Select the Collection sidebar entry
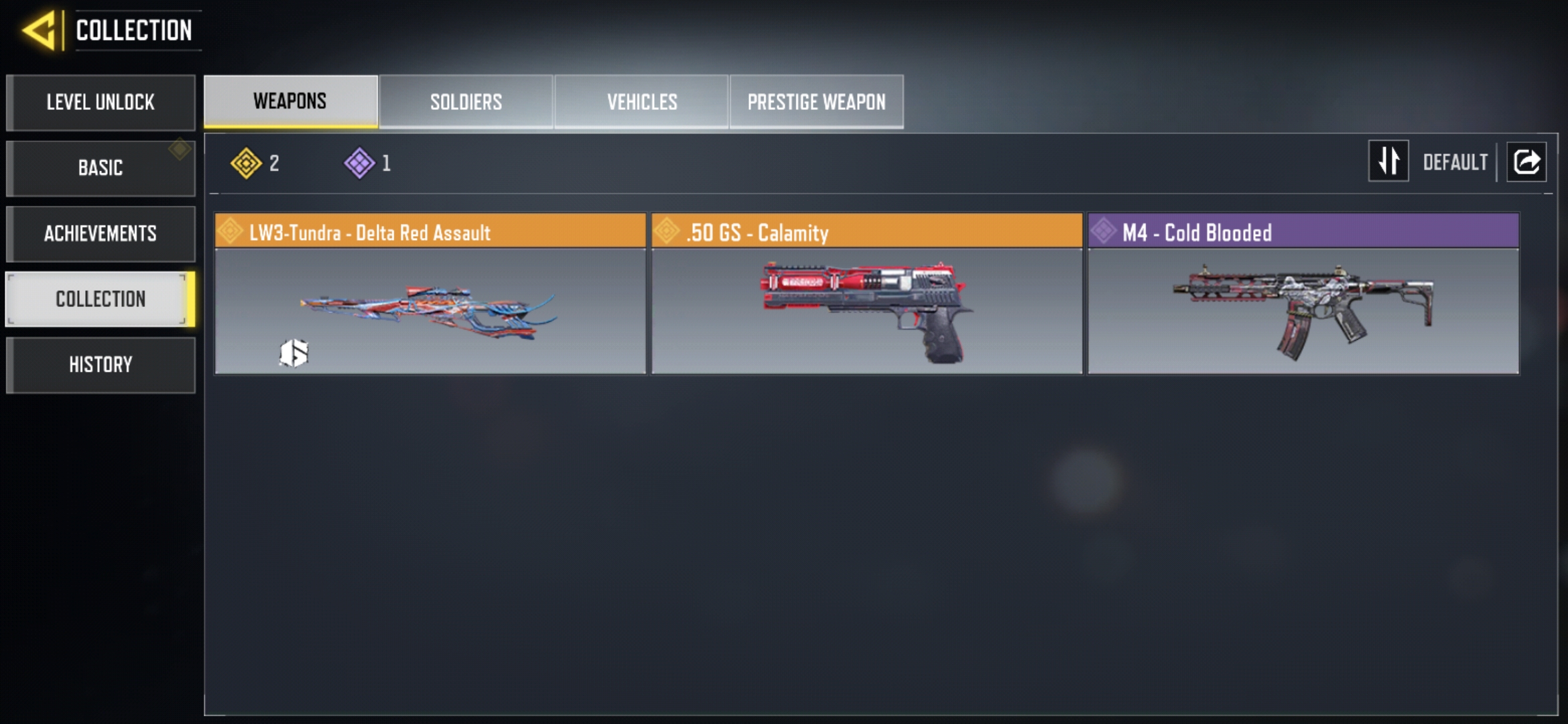Viewport: 1568px width, 724px height. (x=101, y=299)
